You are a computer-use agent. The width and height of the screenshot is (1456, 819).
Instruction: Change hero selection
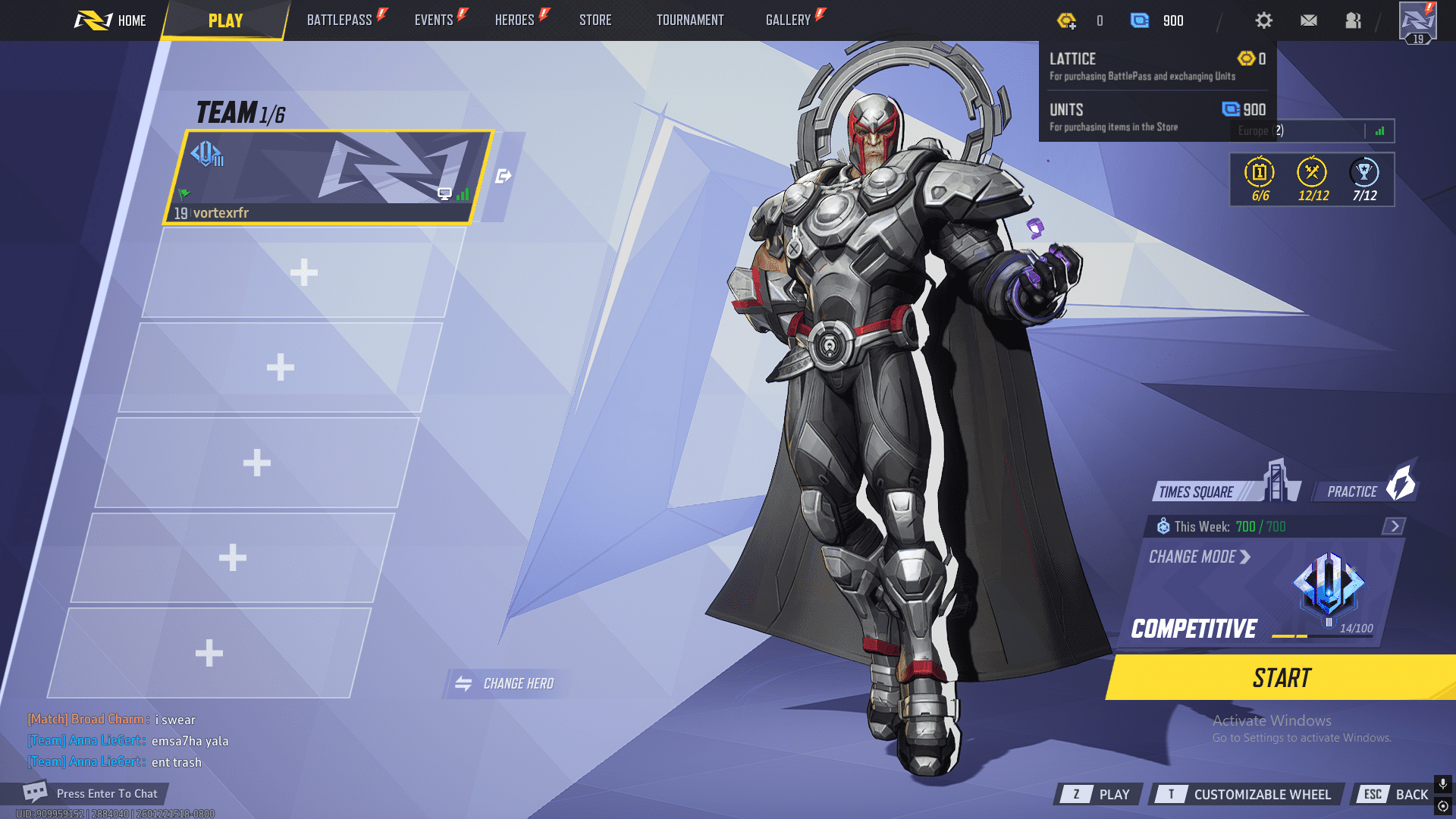pos(506,683)
